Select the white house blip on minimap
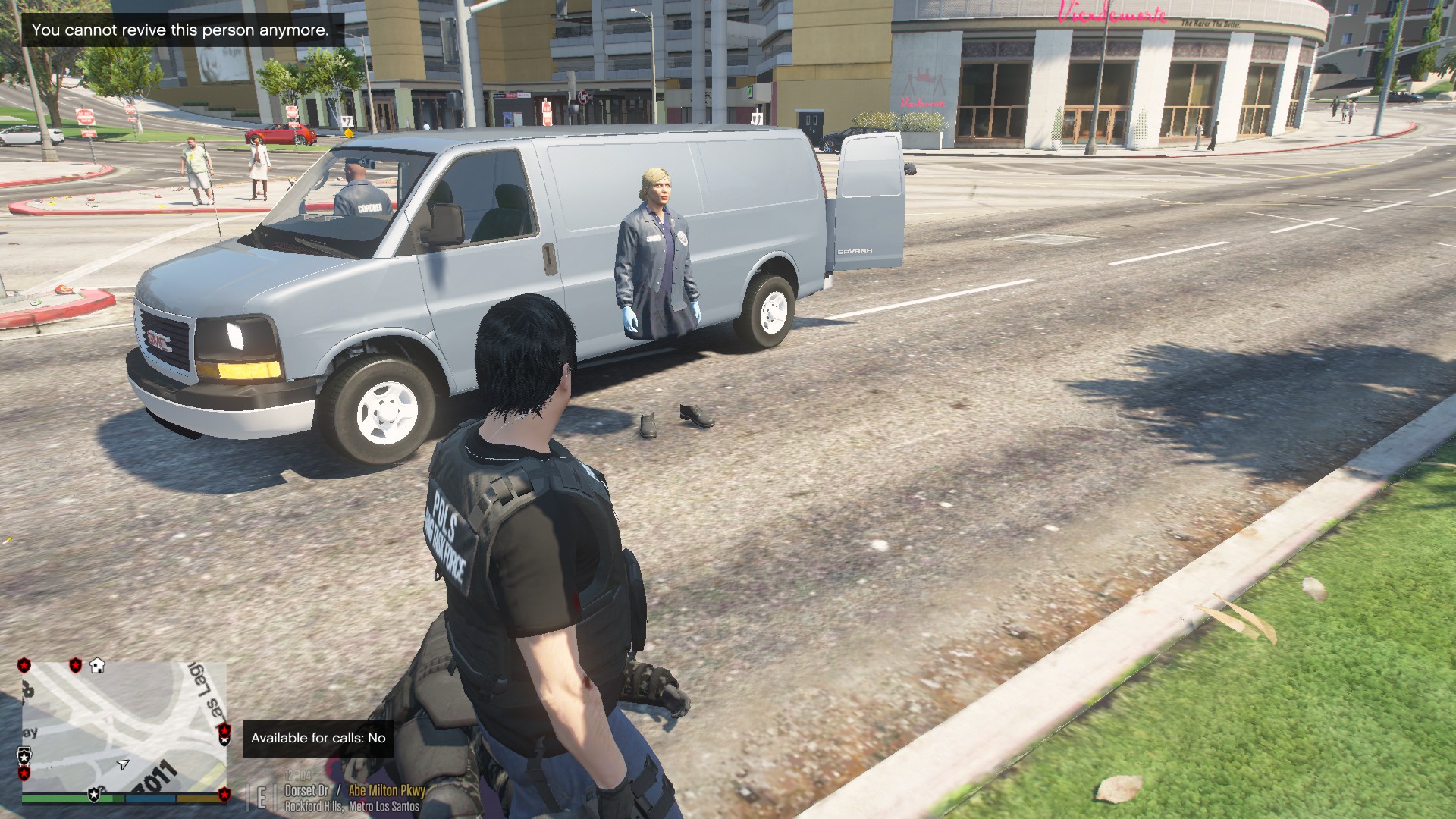The height and width of the screenshot is (819, 1456). tap(97, 666)
